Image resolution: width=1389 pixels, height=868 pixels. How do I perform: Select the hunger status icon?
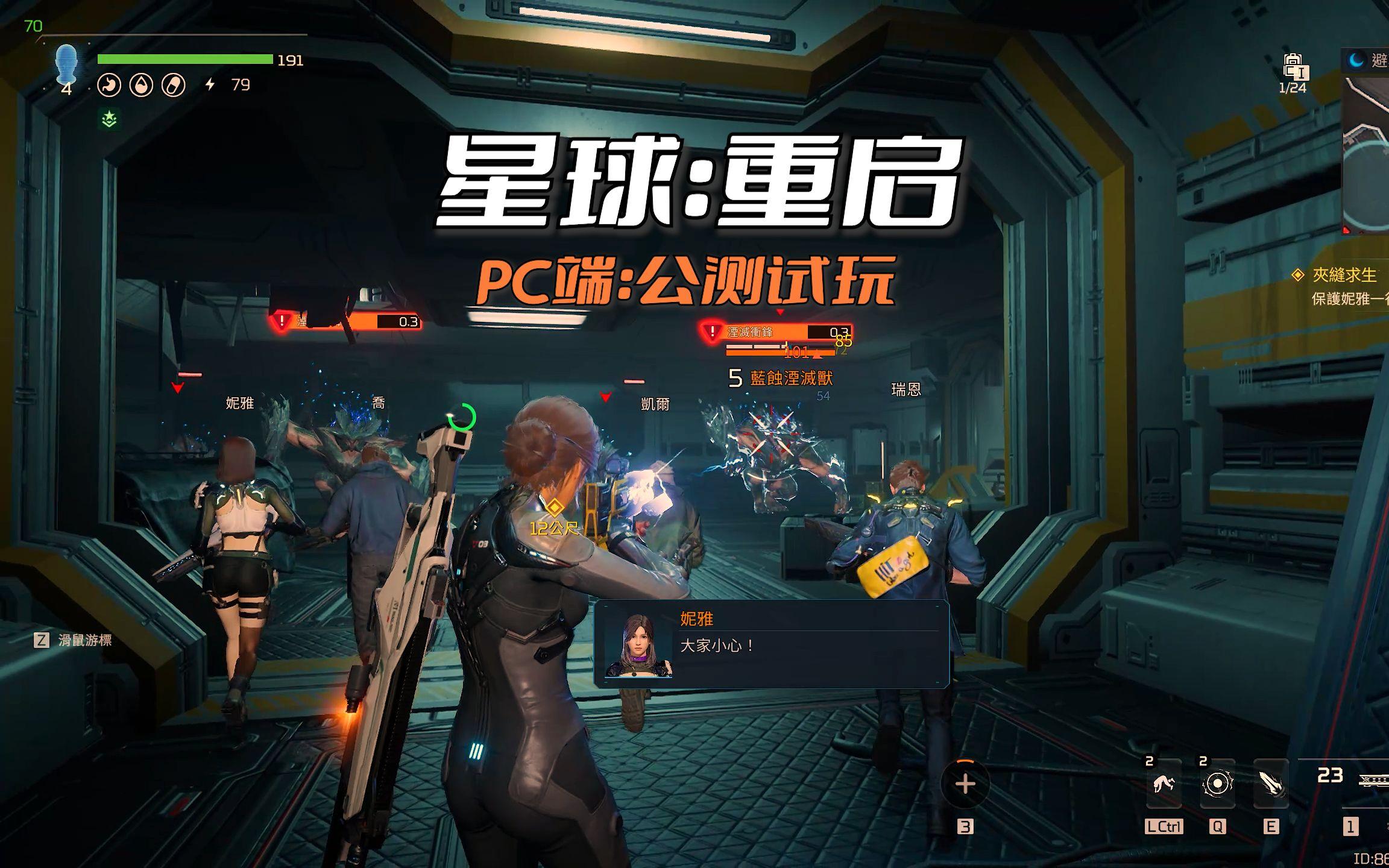[x=110, y=86]
